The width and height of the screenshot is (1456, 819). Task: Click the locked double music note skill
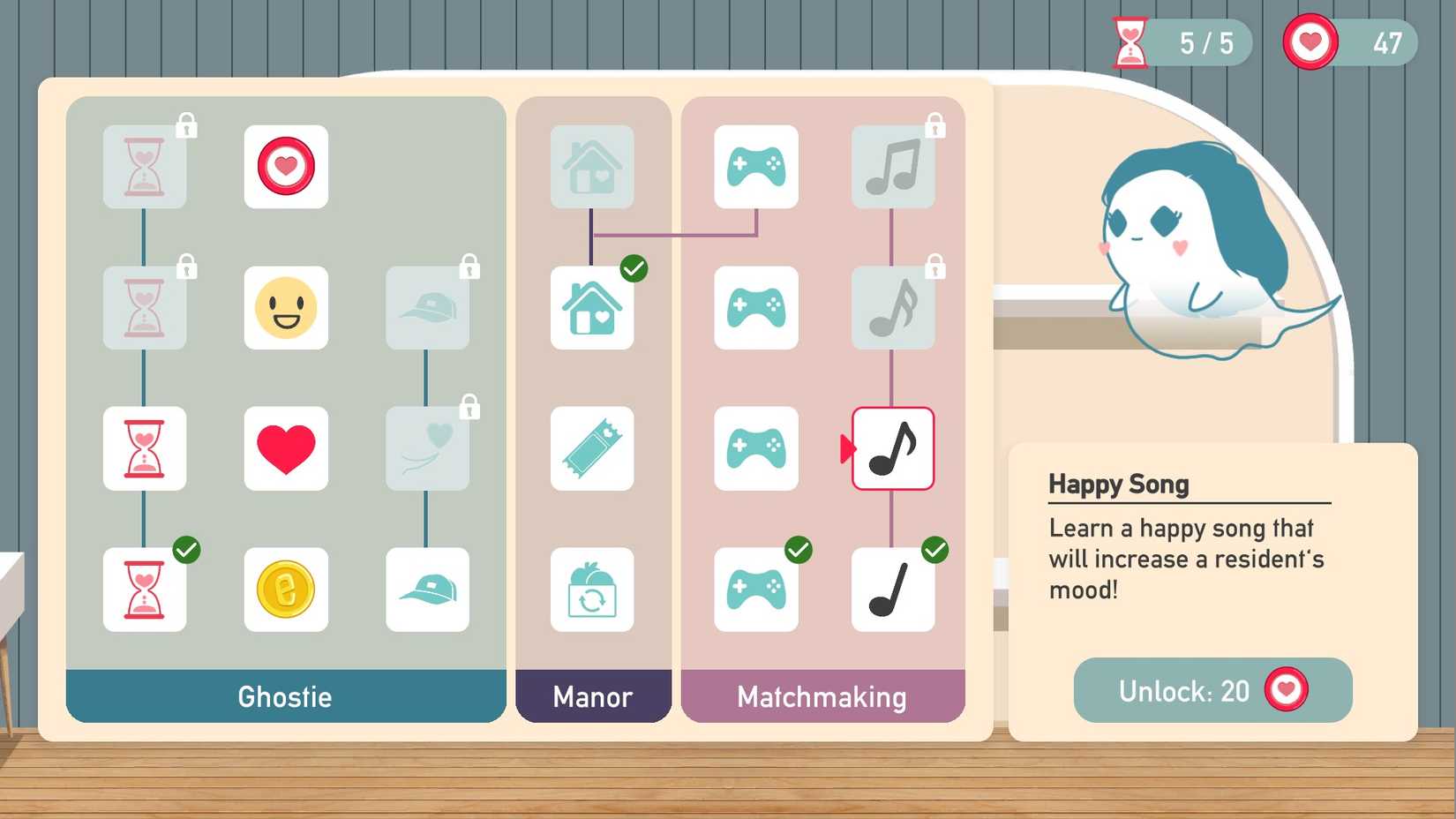coord(893,309)
